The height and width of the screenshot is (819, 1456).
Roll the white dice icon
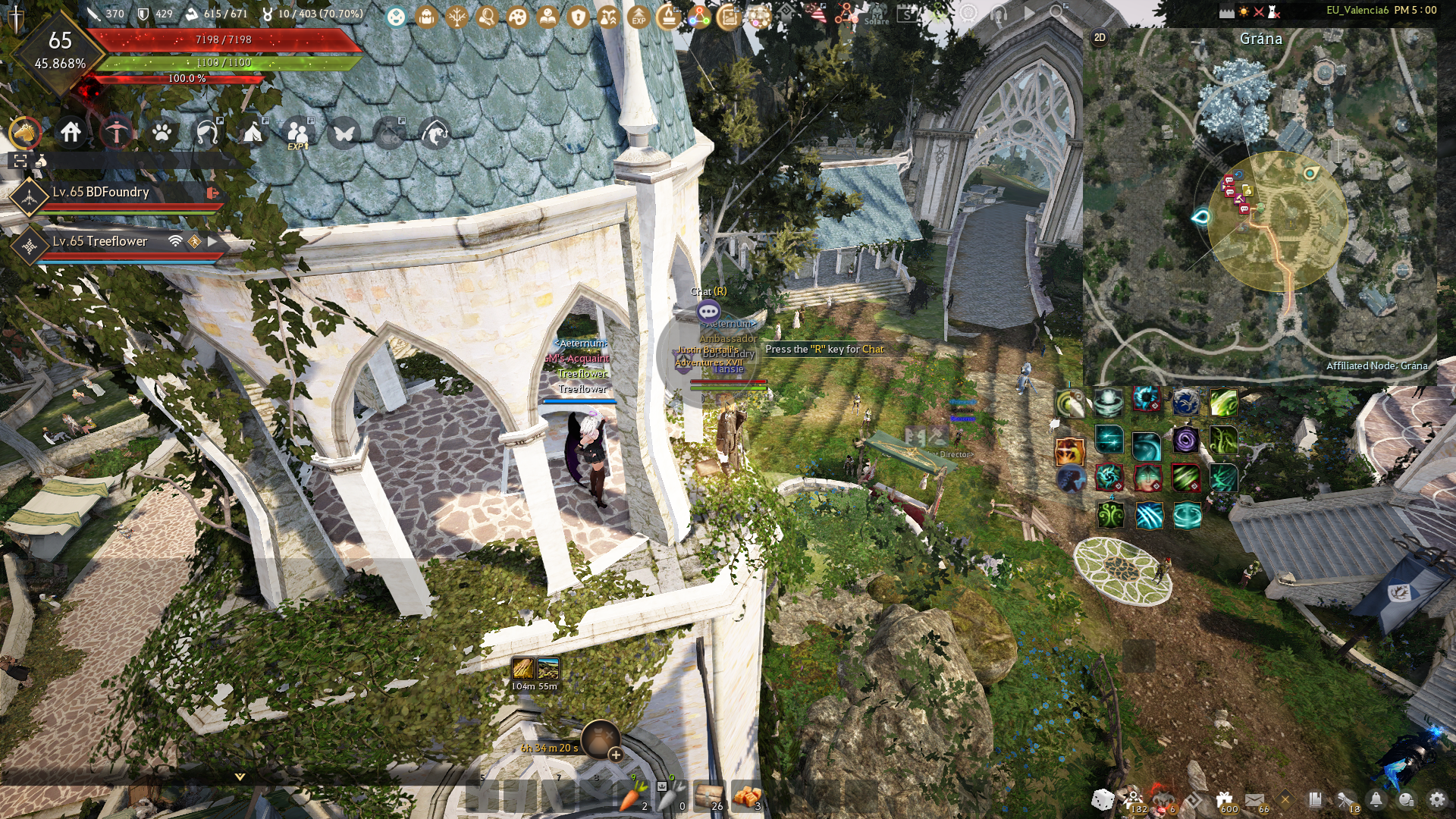point(1103,799)
